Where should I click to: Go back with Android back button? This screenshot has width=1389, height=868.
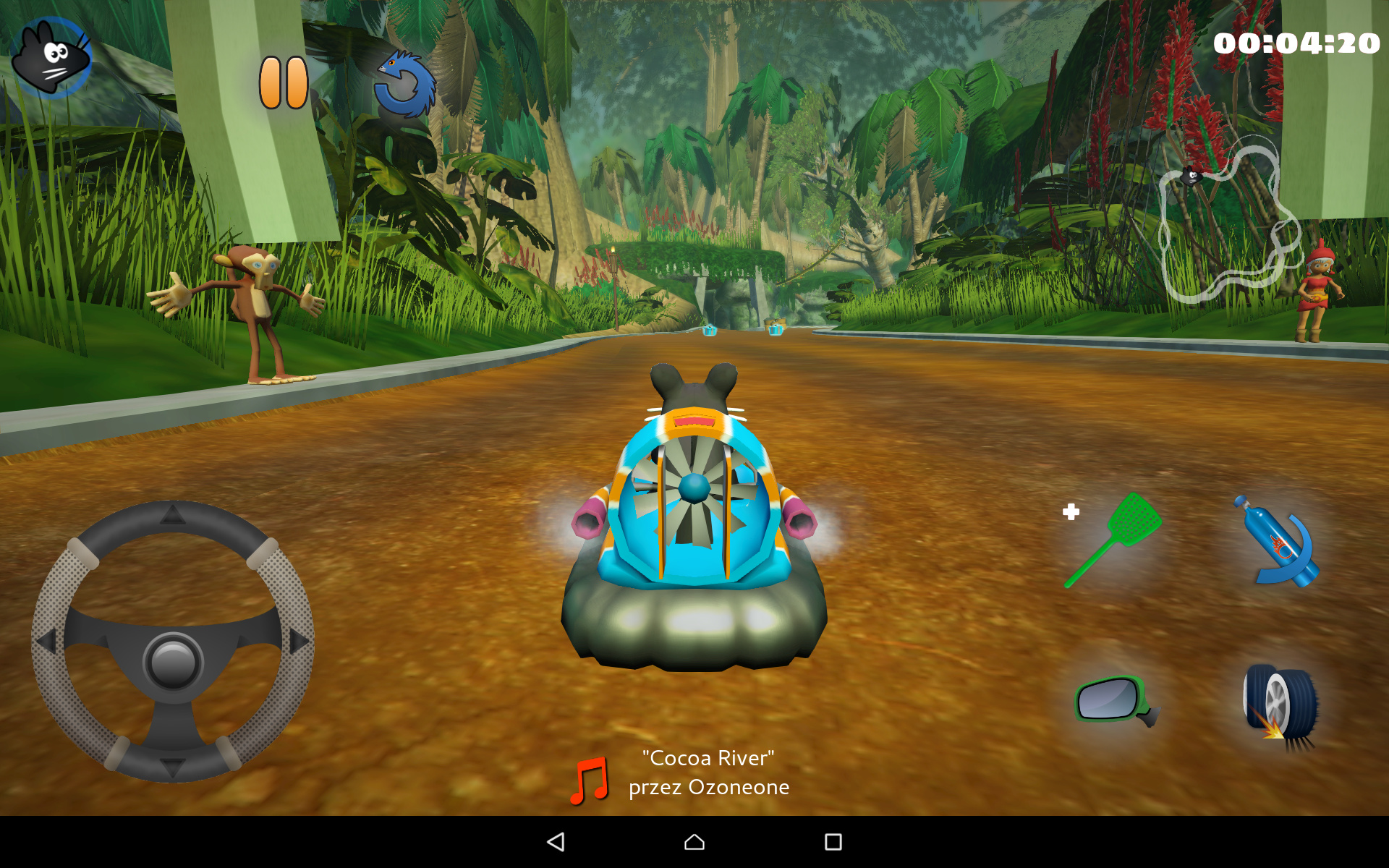(x=556, y=841)
